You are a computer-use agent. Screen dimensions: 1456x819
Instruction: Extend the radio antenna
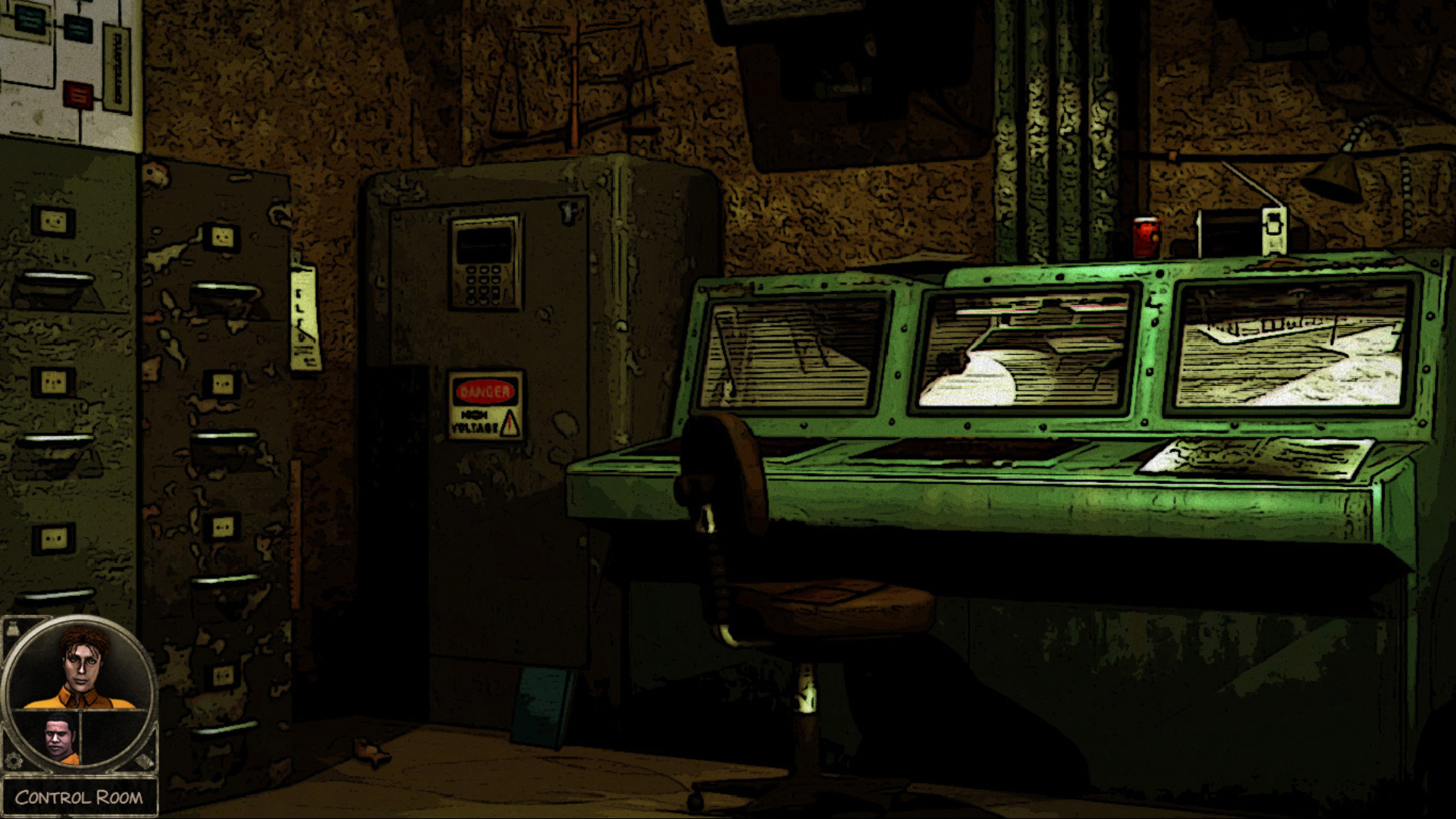[1251, 182]
